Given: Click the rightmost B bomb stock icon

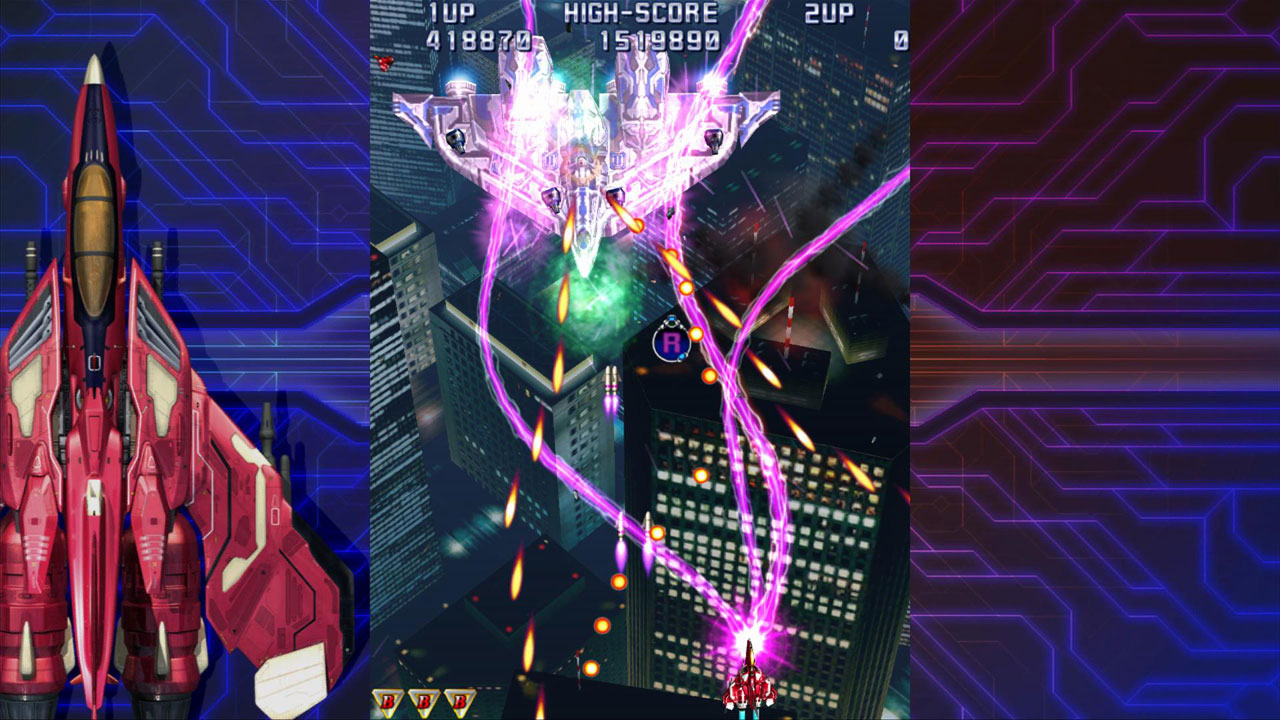Looking at the screenshot, I should click(458, 702).
